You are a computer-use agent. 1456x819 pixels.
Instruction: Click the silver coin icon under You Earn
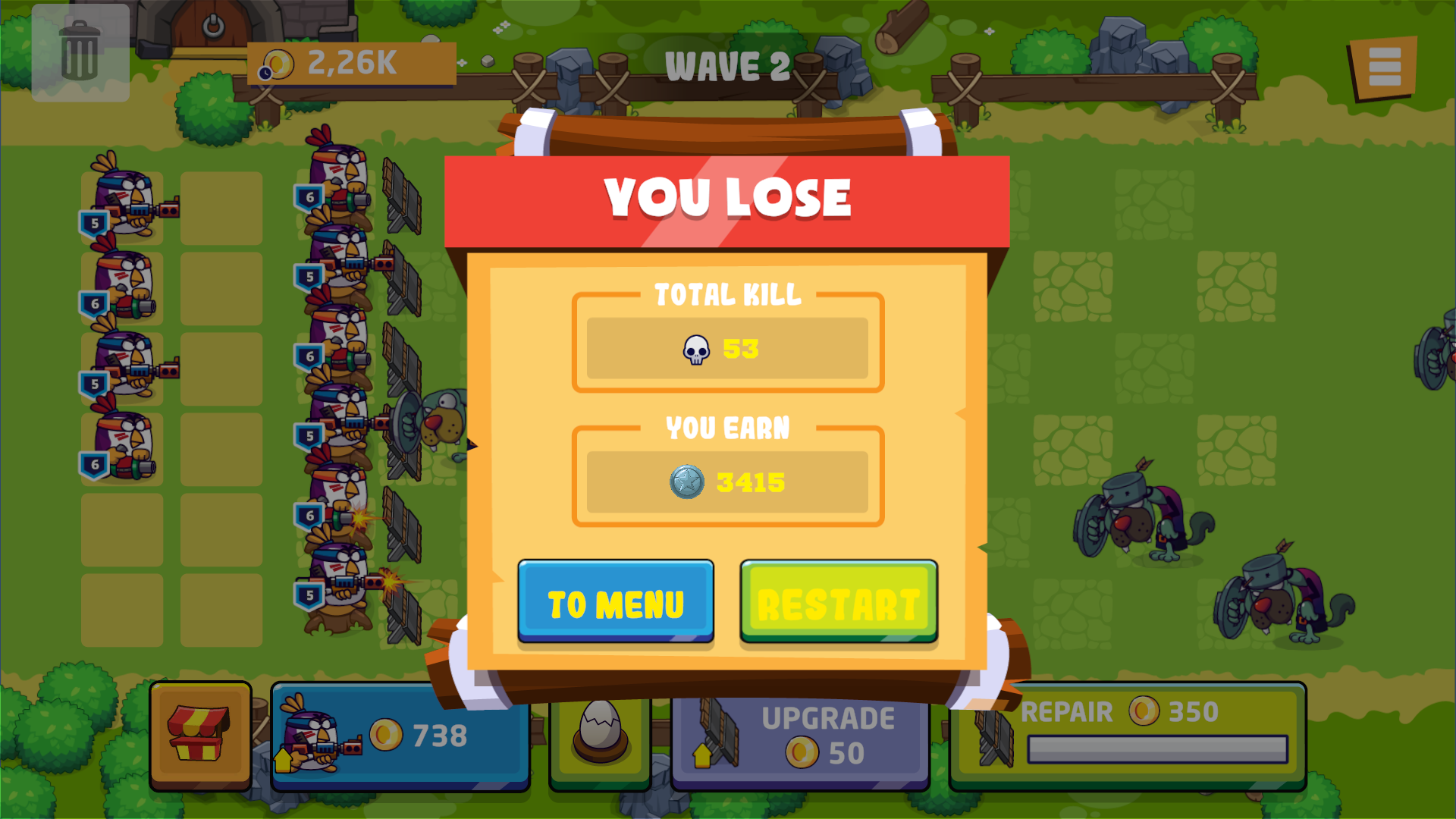[x=689, y=480]
